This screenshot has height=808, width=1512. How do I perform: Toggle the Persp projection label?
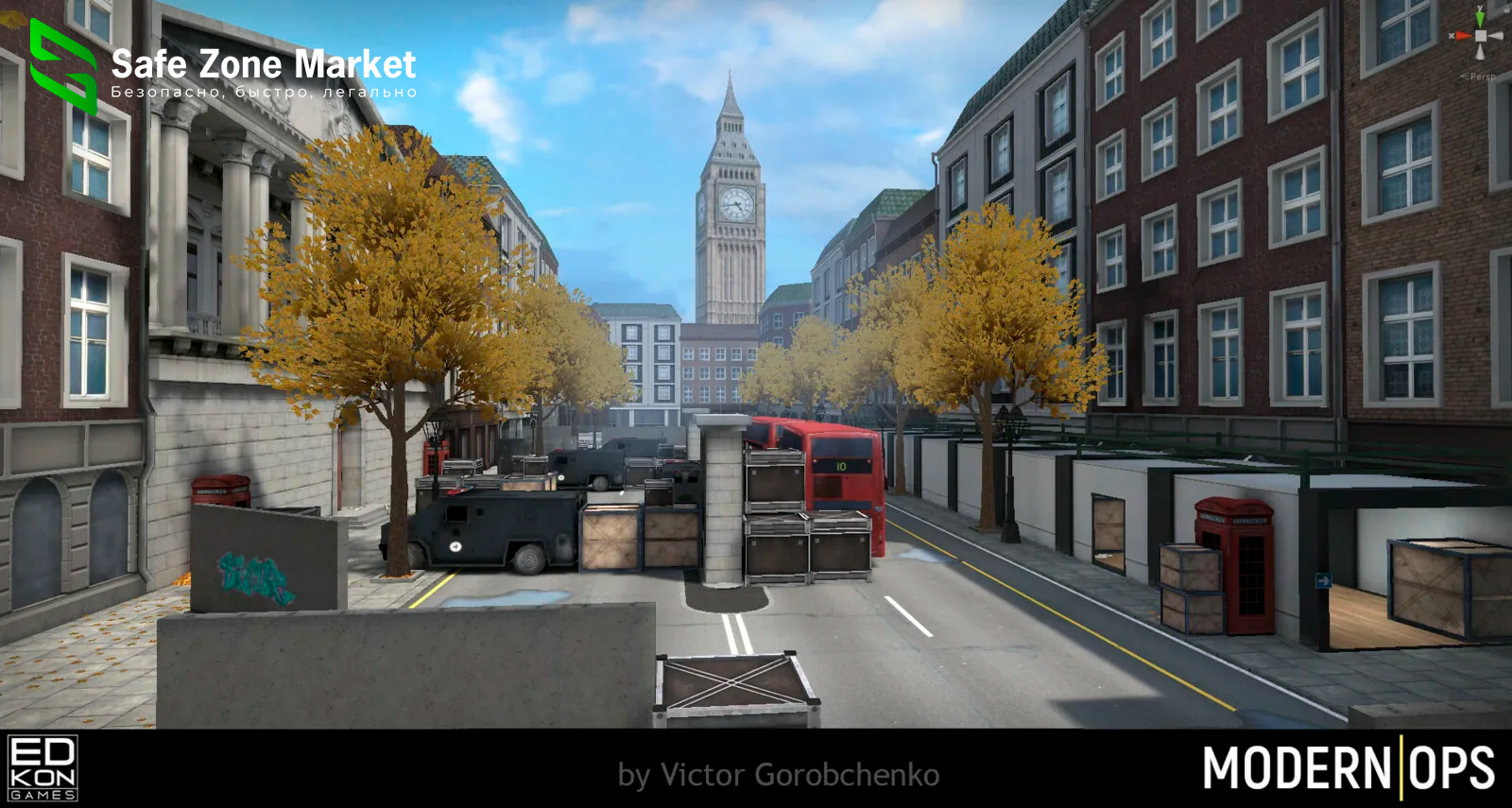1480,77
